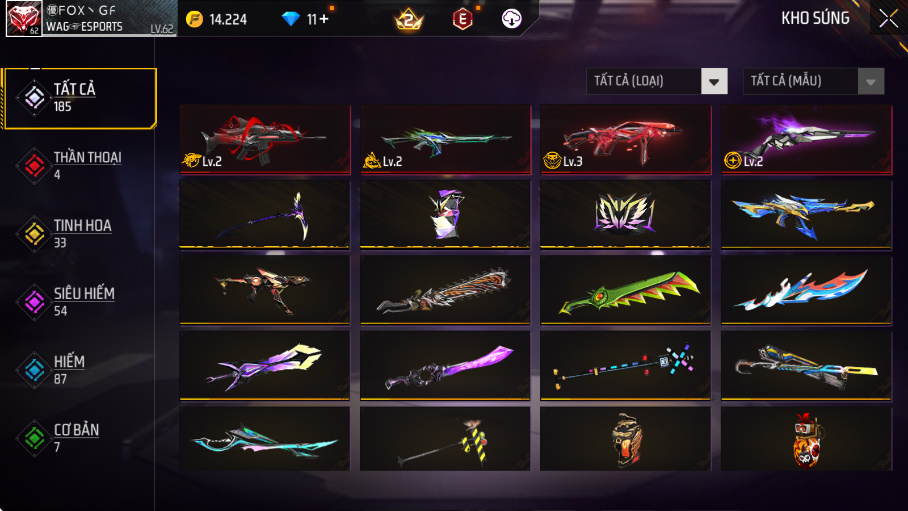Open the Tất Cả (Loại) type dropdown
Image resolution: width=908 pixels, height=511 pixels.
pyautogui.click(x=656, y=81)
